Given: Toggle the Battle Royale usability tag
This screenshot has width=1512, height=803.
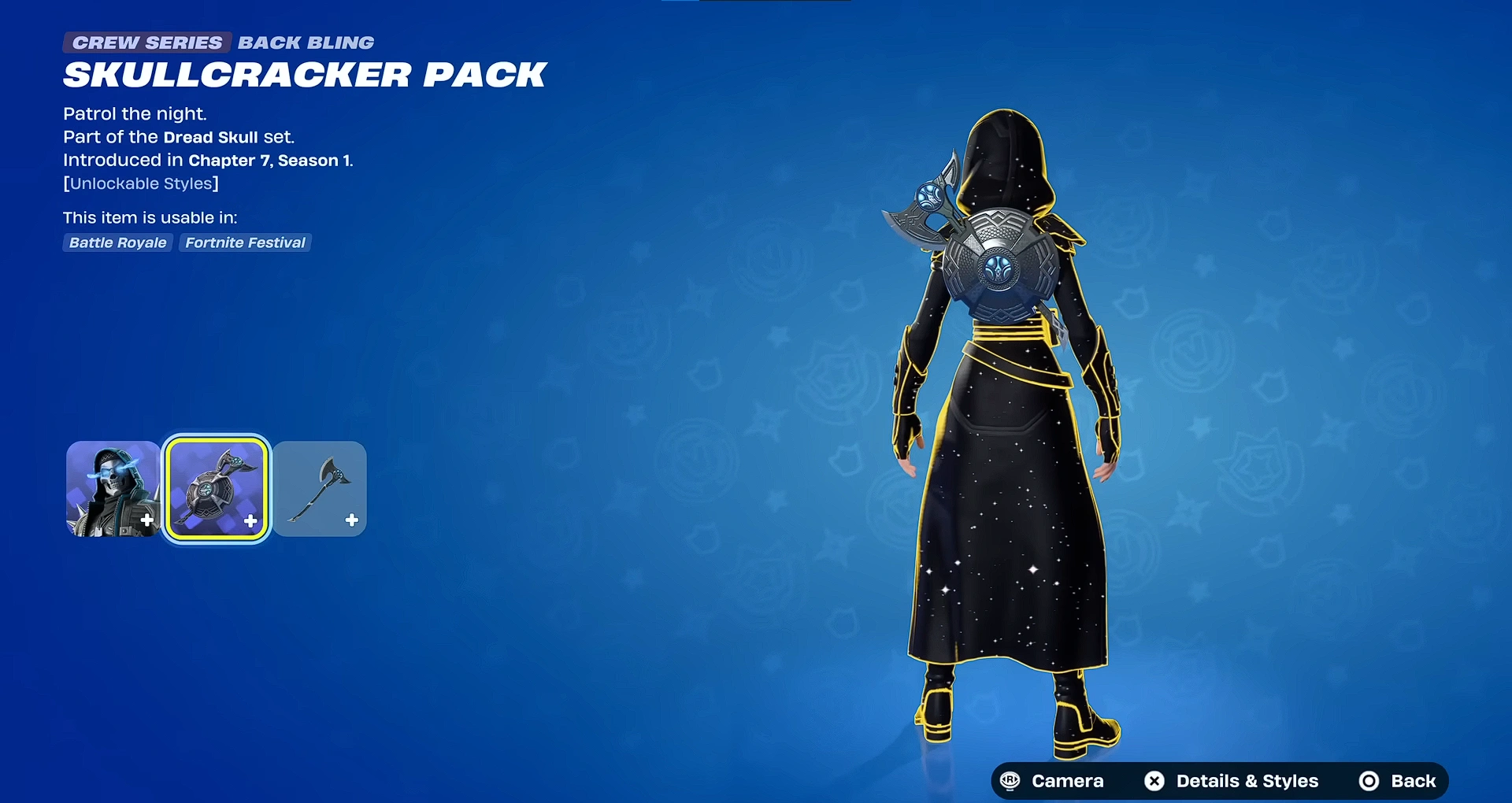Looking at the screenshot, I should coord(117,242).
